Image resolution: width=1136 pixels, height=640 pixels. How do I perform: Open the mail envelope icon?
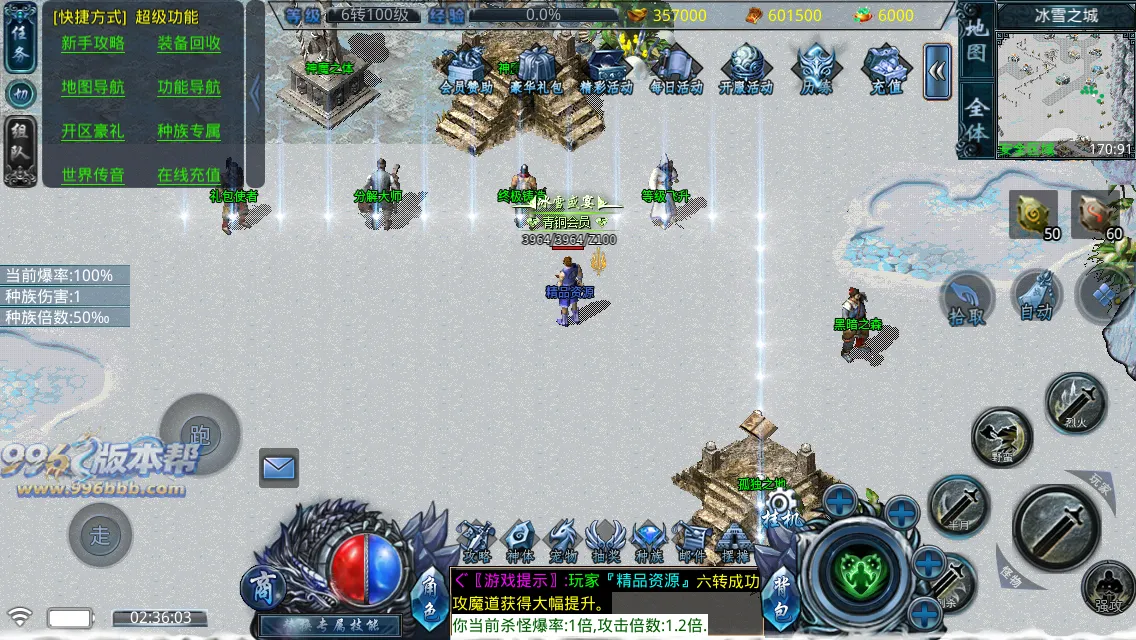click(279, 467)
